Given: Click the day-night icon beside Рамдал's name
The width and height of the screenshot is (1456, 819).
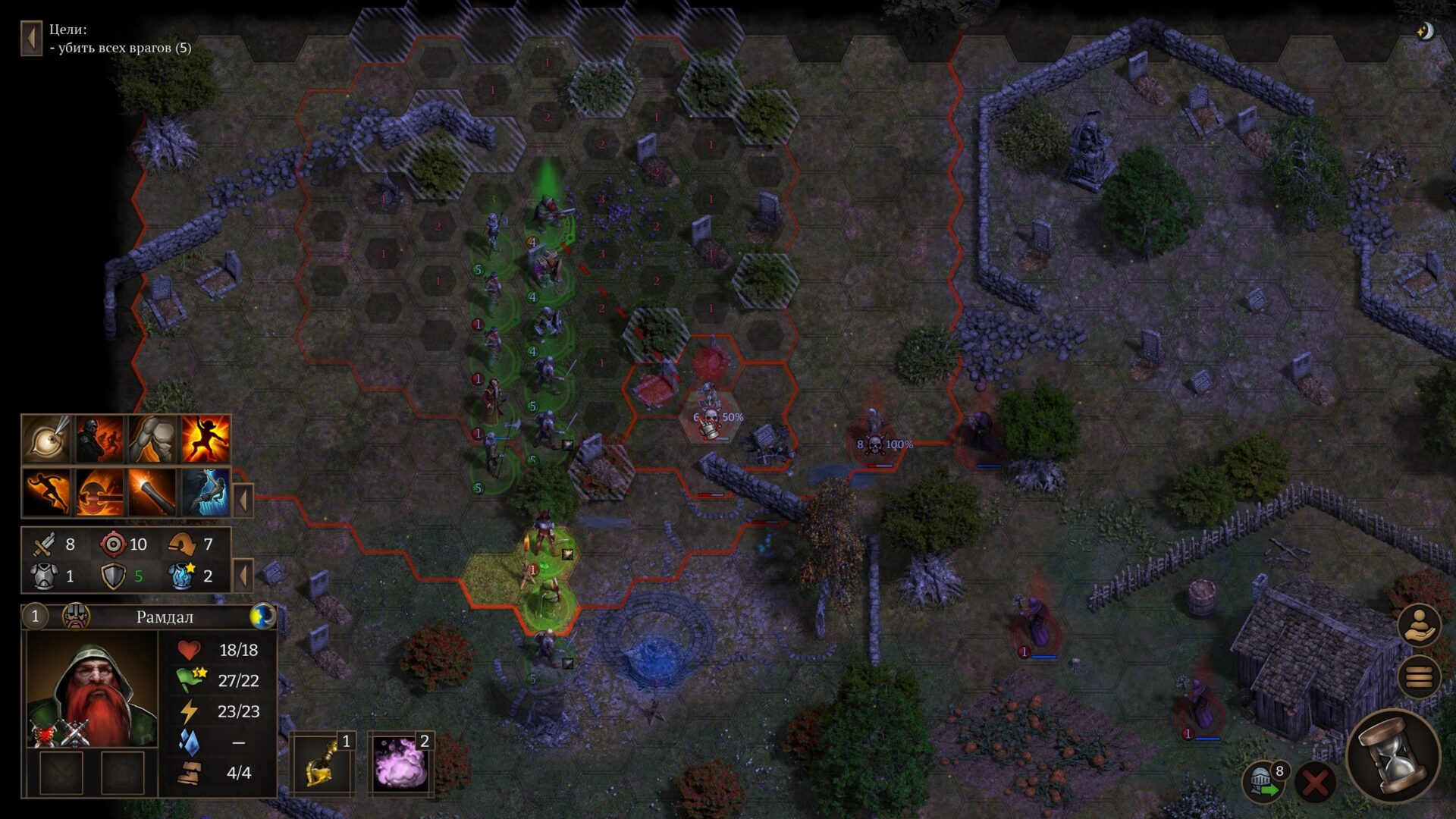Looking at the screenshot, I should (x=262, y=617).
